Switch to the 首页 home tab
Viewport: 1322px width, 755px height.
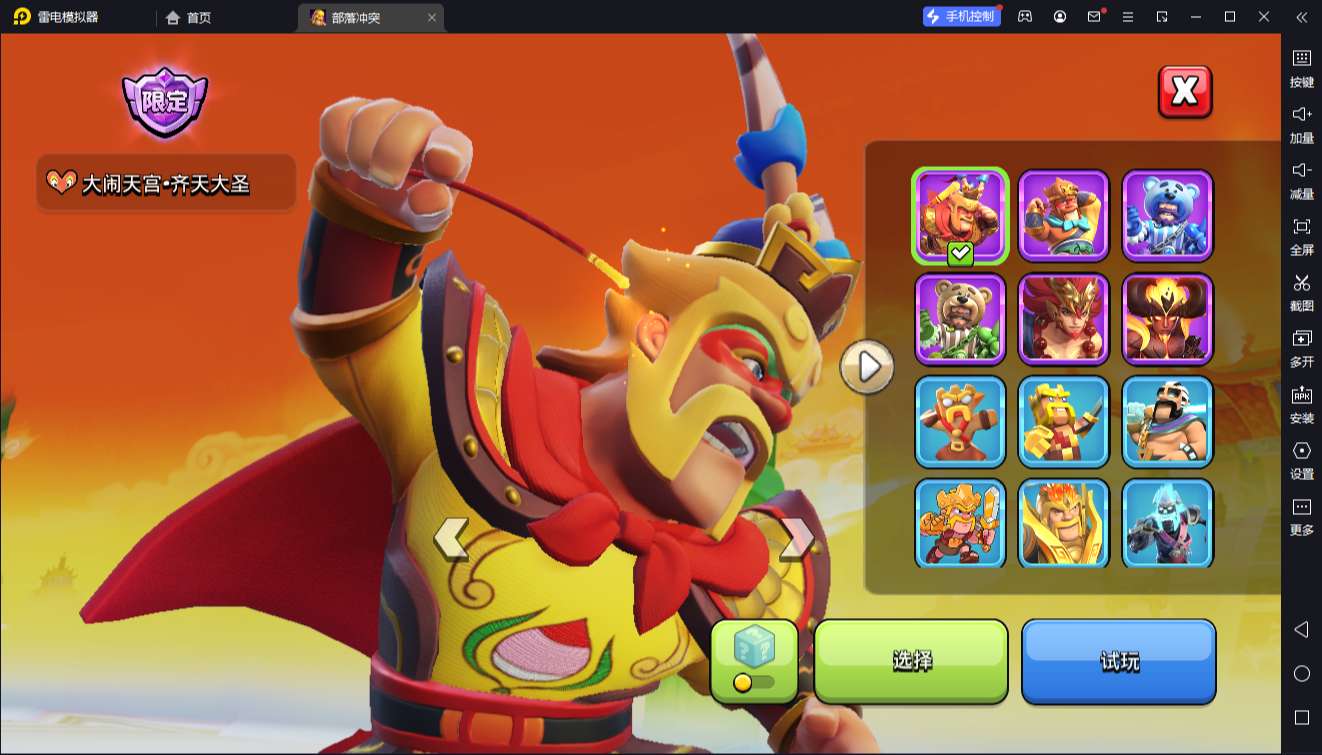pyautogui.click(x=189, y=17)
